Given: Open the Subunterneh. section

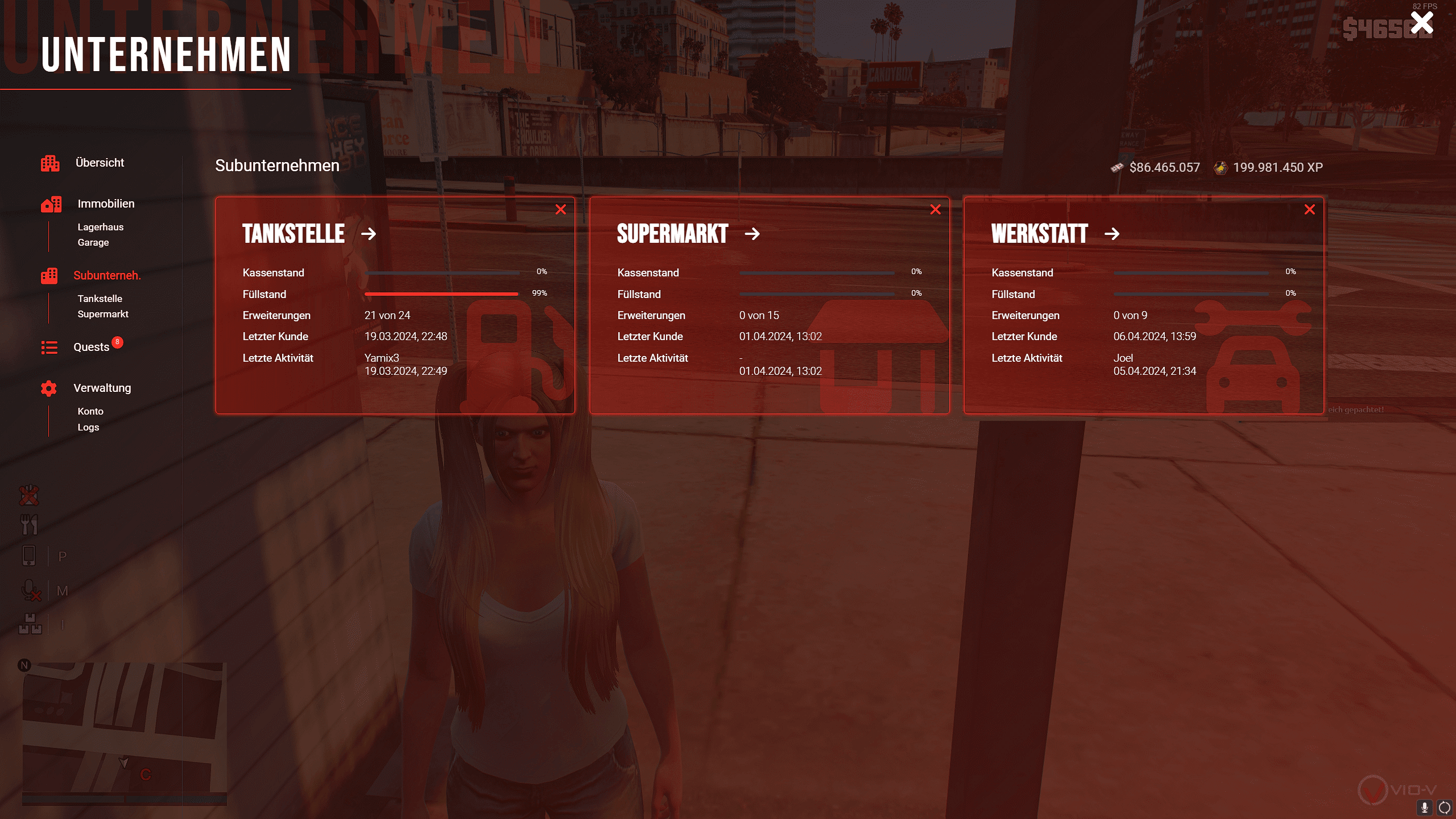Looking at the screenshot, I should (107, 275).
